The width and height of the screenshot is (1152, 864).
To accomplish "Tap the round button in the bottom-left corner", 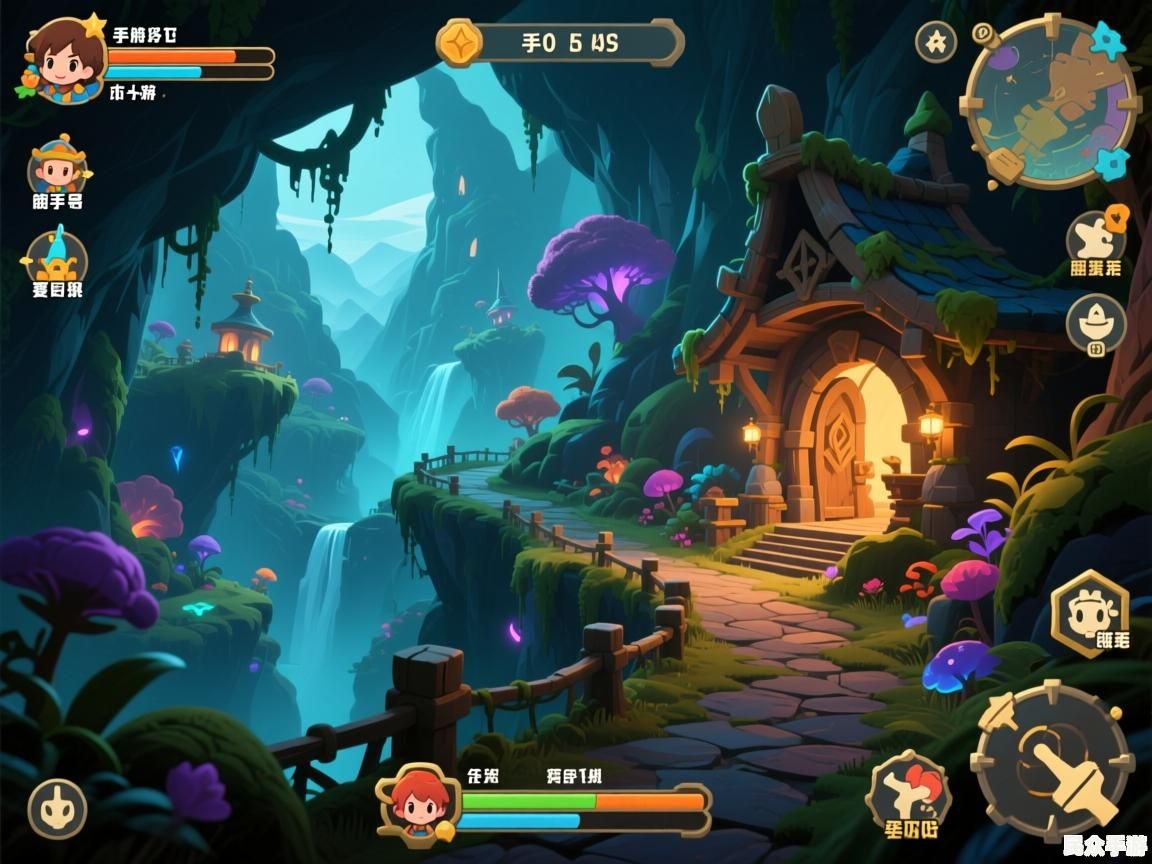I will click(57, 808).
